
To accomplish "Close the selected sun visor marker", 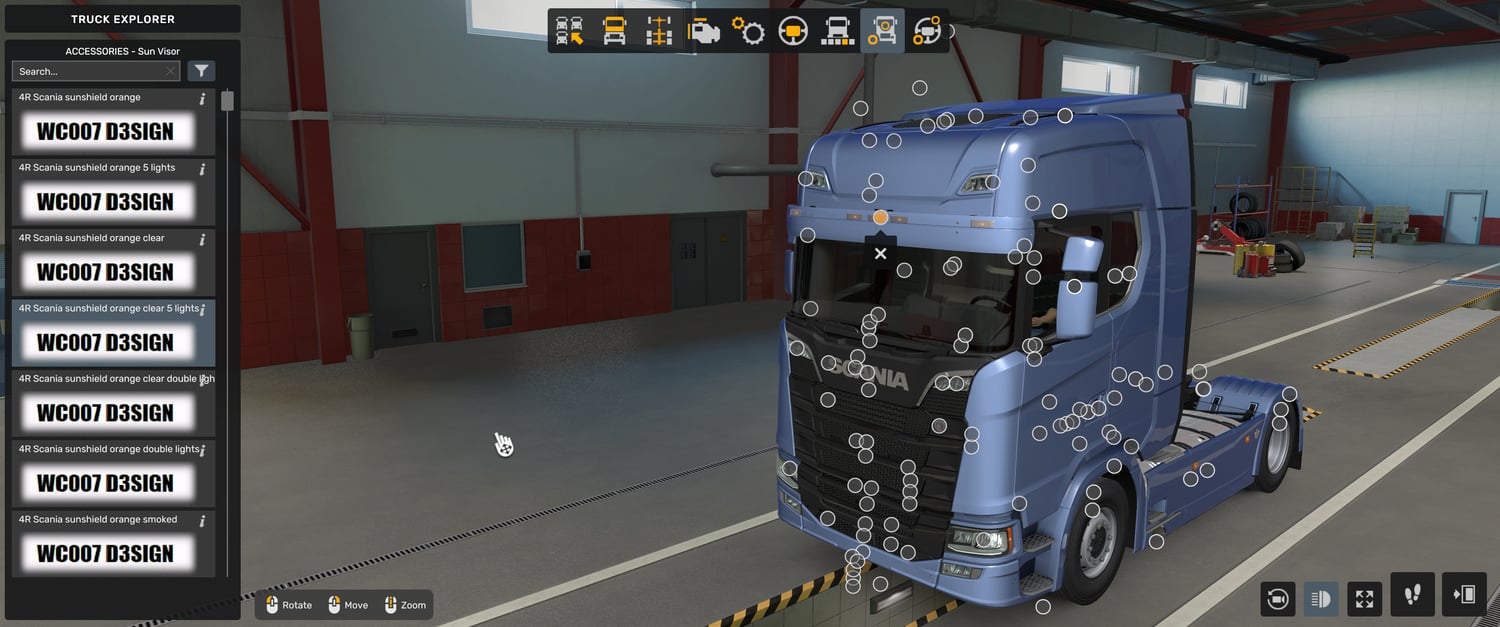I will [x=880, y=254].
